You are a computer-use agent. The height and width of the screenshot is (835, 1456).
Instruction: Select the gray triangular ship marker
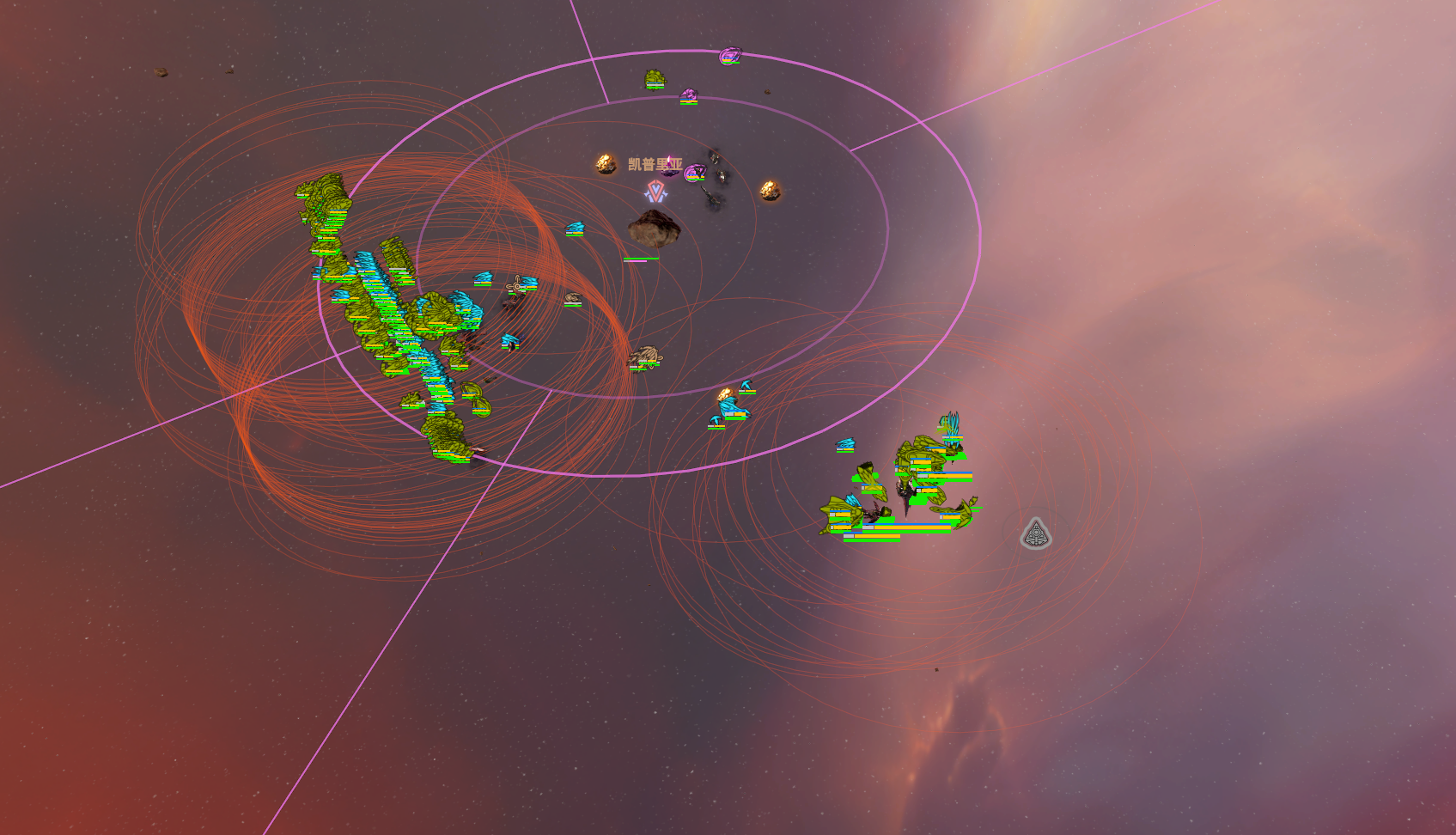pyautogui.click(x=1036, y=534)
